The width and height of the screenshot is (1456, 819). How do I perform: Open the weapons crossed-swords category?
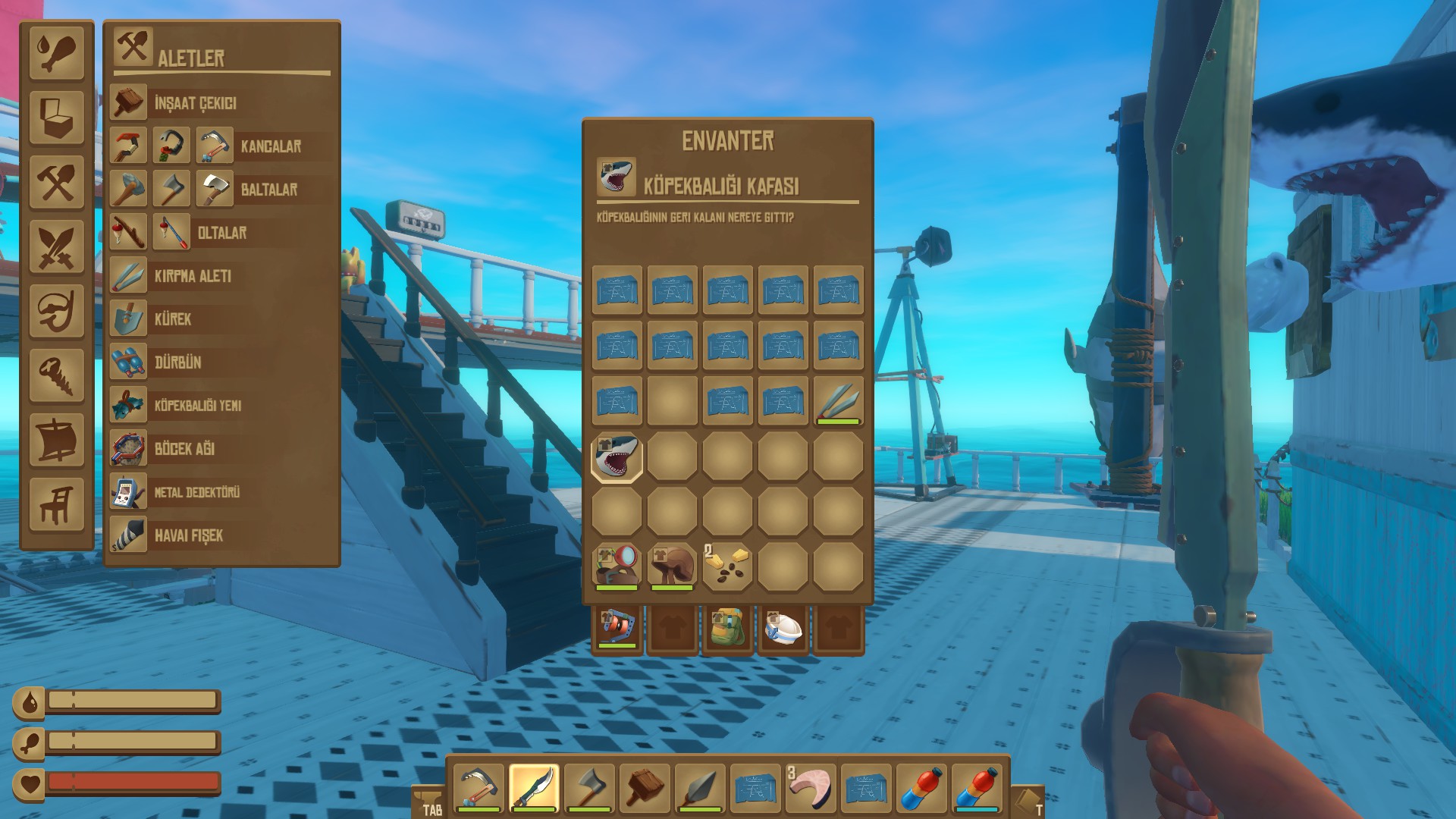click(x=57, y=246)
